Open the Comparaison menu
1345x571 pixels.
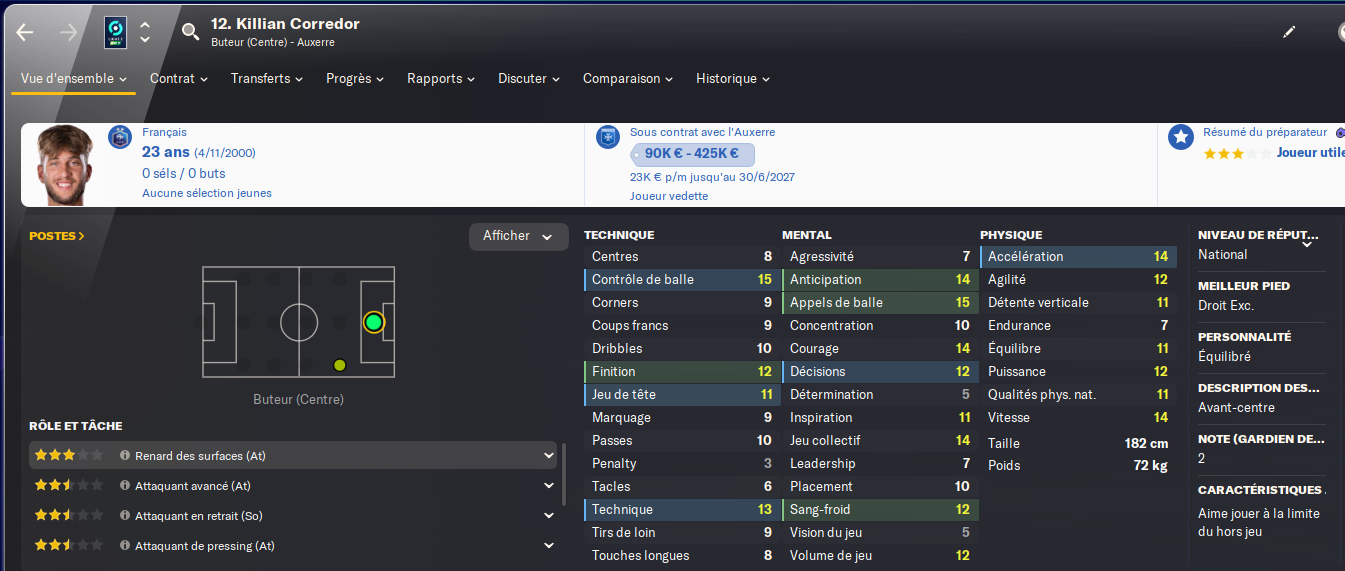[628, 79]
